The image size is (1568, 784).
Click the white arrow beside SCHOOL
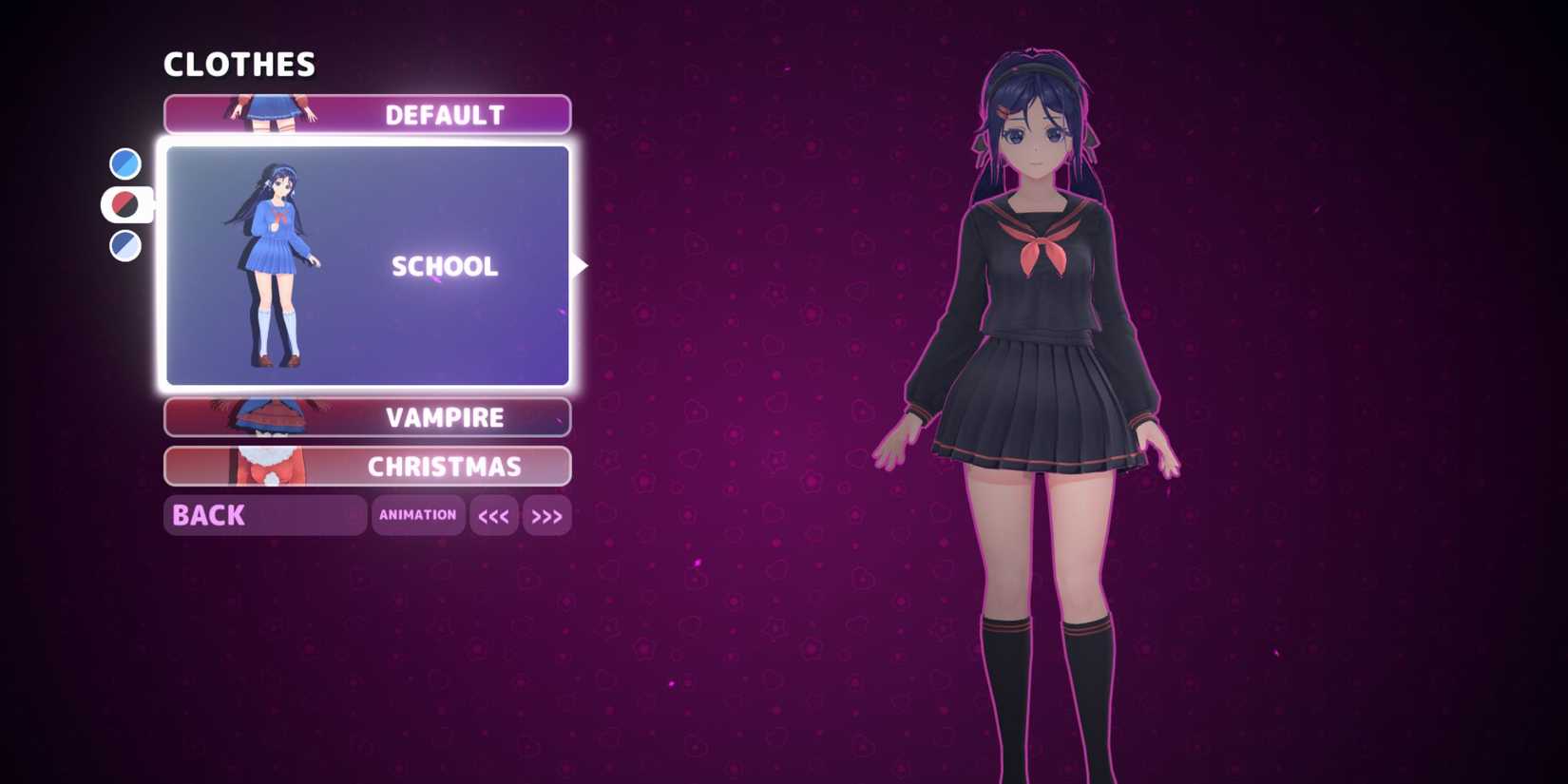point(583,266)
